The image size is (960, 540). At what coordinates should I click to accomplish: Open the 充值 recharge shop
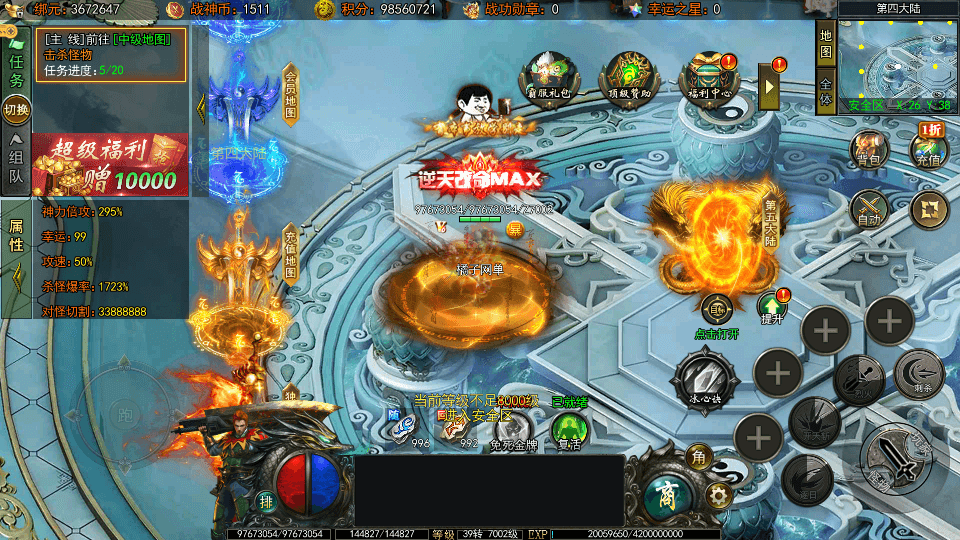pyautogui.click(x=927, y=148)
